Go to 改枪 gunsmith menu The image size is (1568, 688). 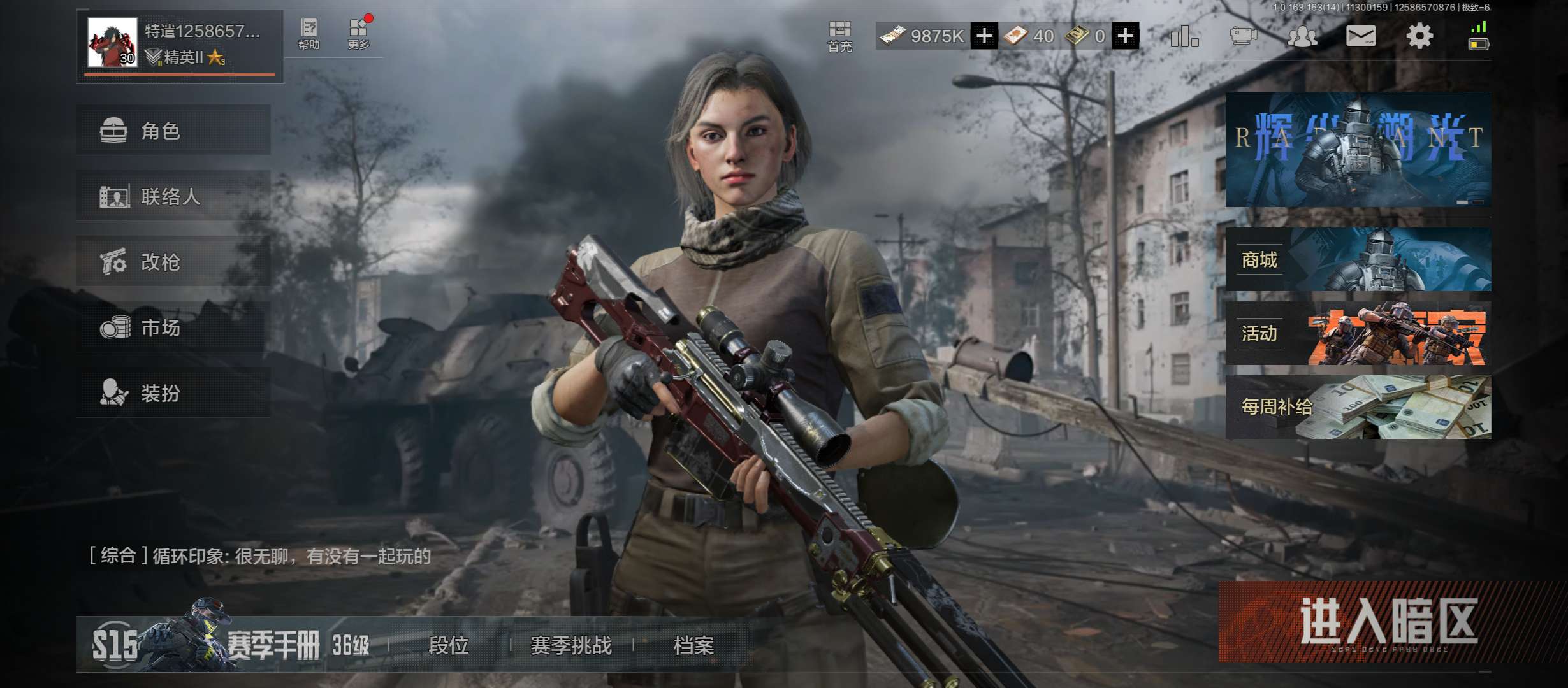(173, 262)
